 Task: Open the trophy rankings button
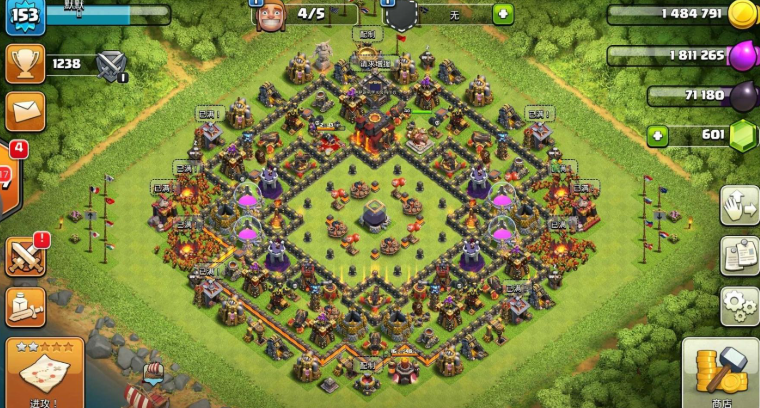(x=24, y=64)
